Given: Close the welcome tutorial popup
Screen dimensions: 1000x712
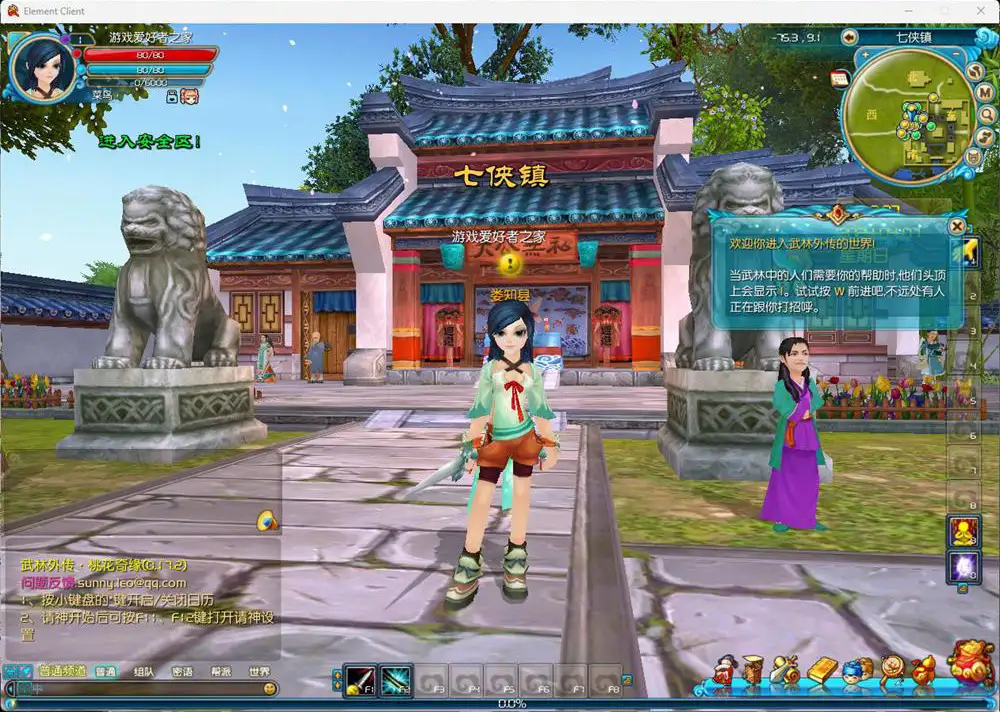Looking at the screenshot, I should tap(957, 226).
